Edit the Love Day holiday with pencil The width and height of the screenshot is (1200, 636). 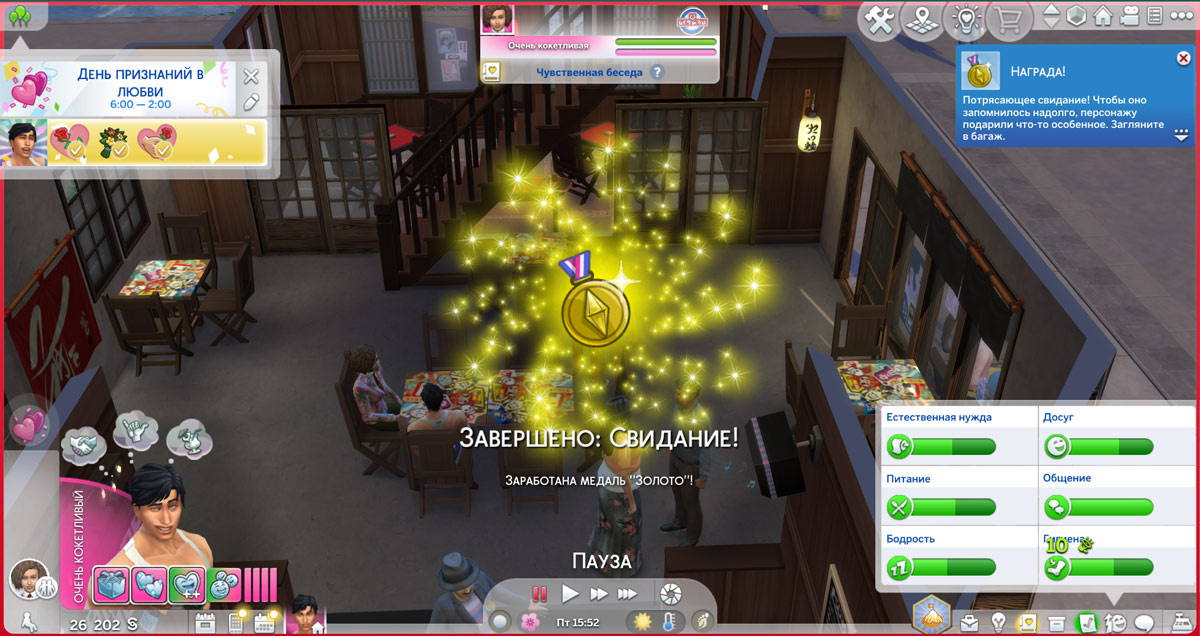point(251,101)
